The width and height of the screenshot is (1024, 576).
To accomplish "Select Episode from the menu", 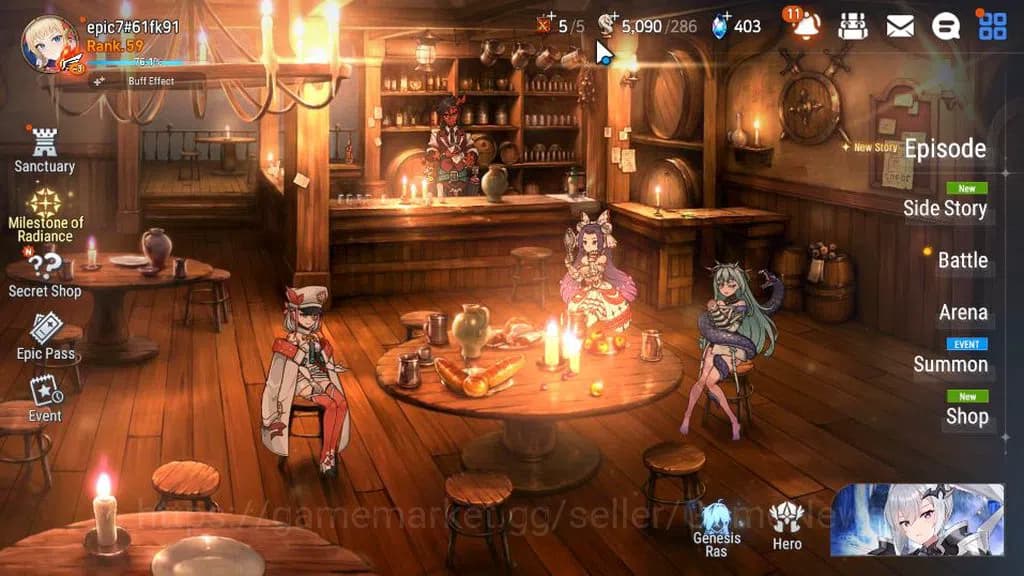I will [945, 149].
